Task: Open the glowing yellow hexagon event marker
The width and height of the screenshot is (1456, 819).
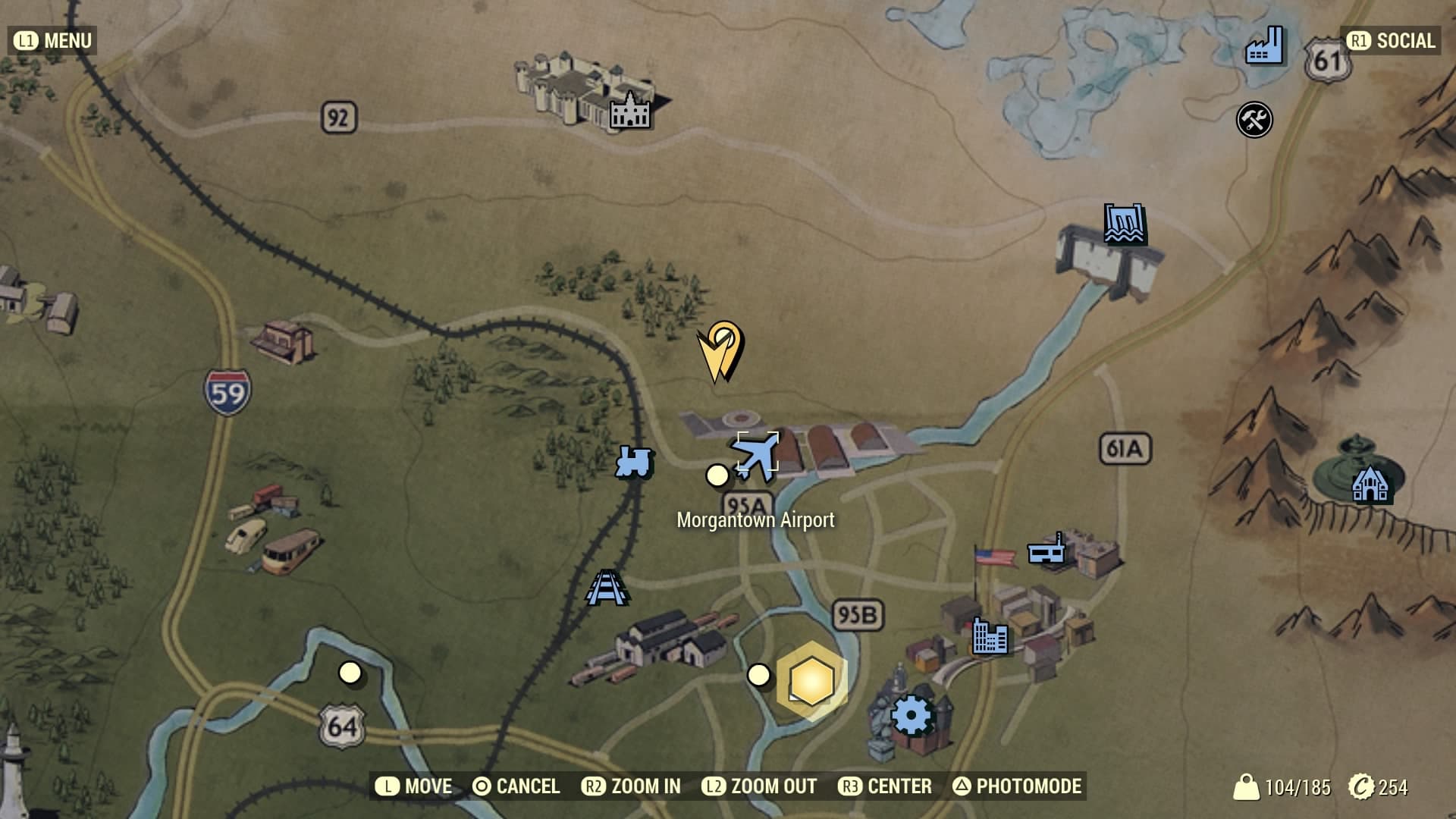Action: click(811, 680)
